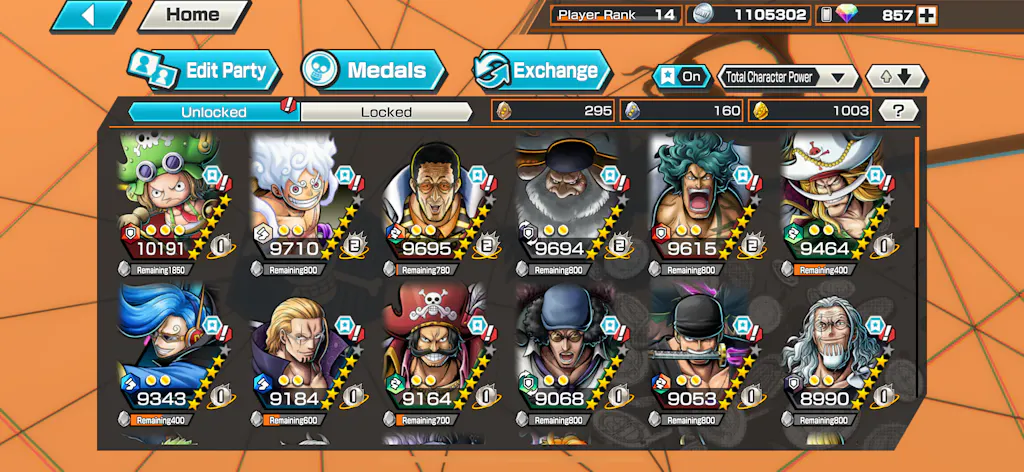
Task: Go back with the arrow button
Action: pos(89,15)
